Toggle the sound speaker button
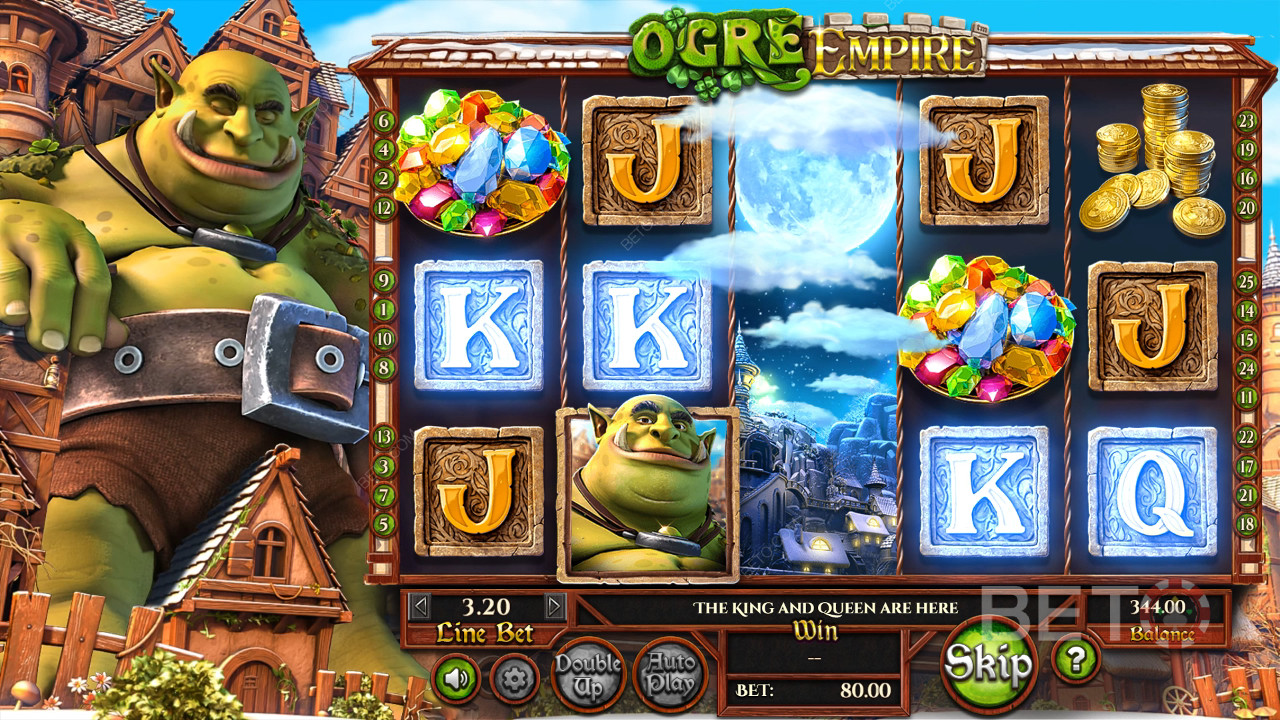1280x720 pixels. [456, 679]
